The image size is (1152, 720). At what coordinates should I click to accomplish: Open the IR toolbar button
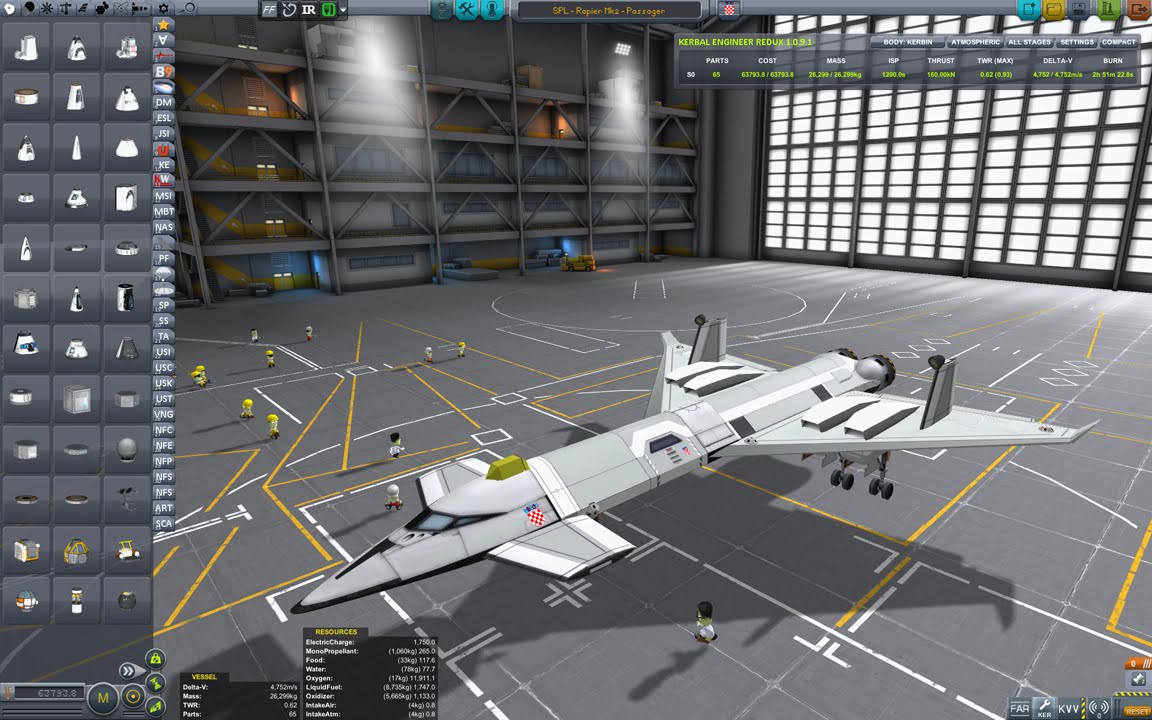(x=308, y=10)
